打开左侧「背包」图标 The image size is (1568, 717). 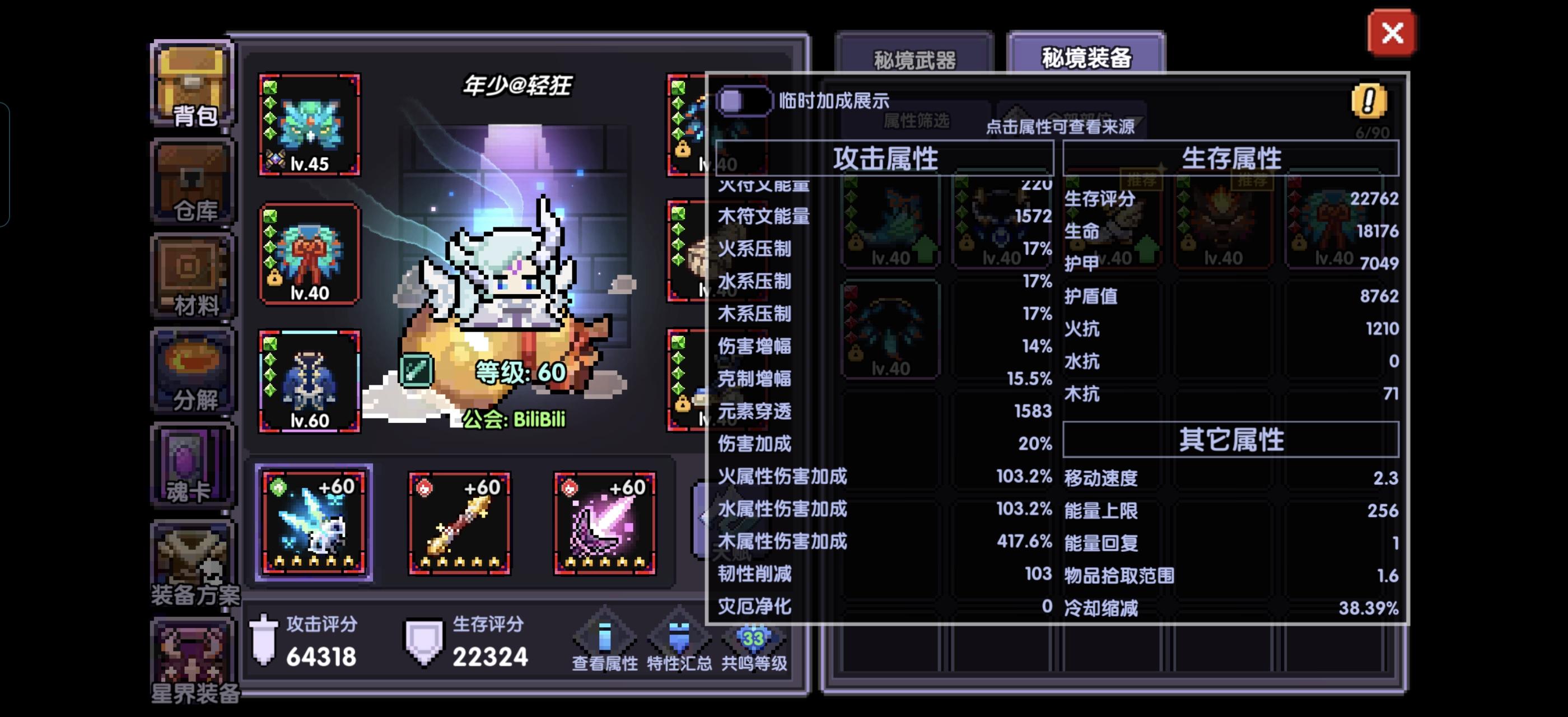(x=191, y=85)
